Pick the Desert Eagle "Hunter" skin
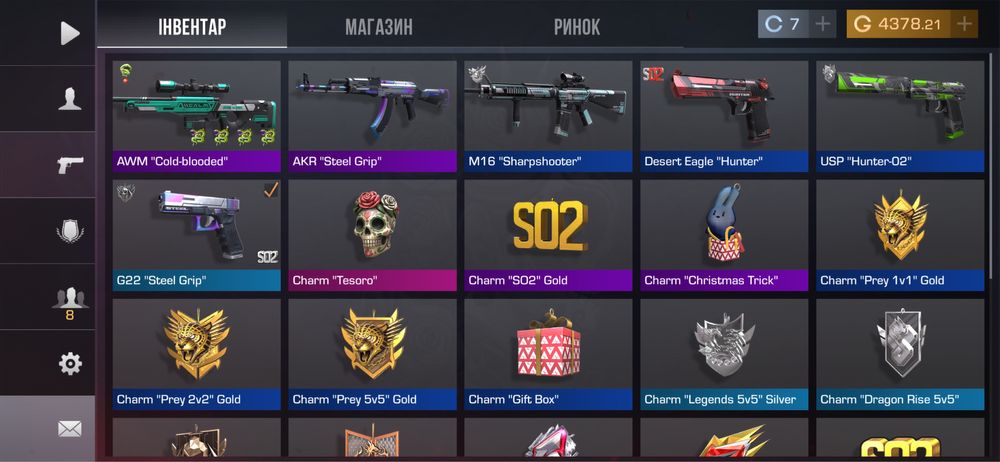 [x=725, y=115]
